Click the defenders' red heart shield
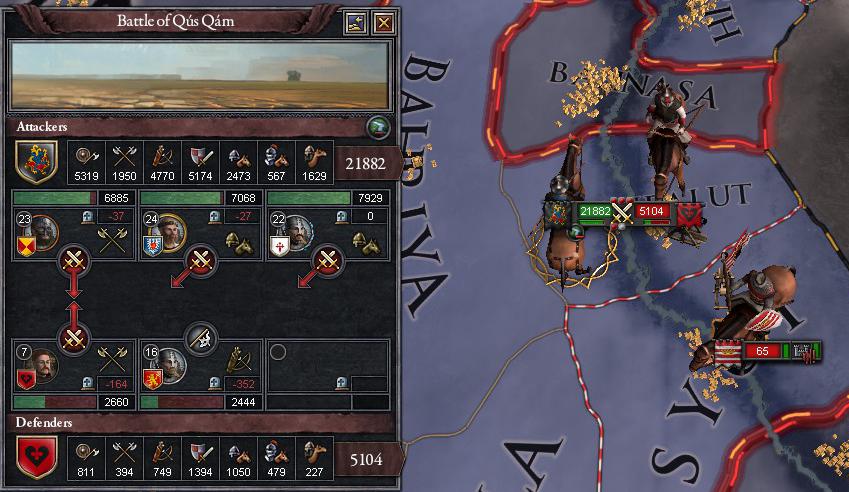The image size is (849, 492). [36, 459]
